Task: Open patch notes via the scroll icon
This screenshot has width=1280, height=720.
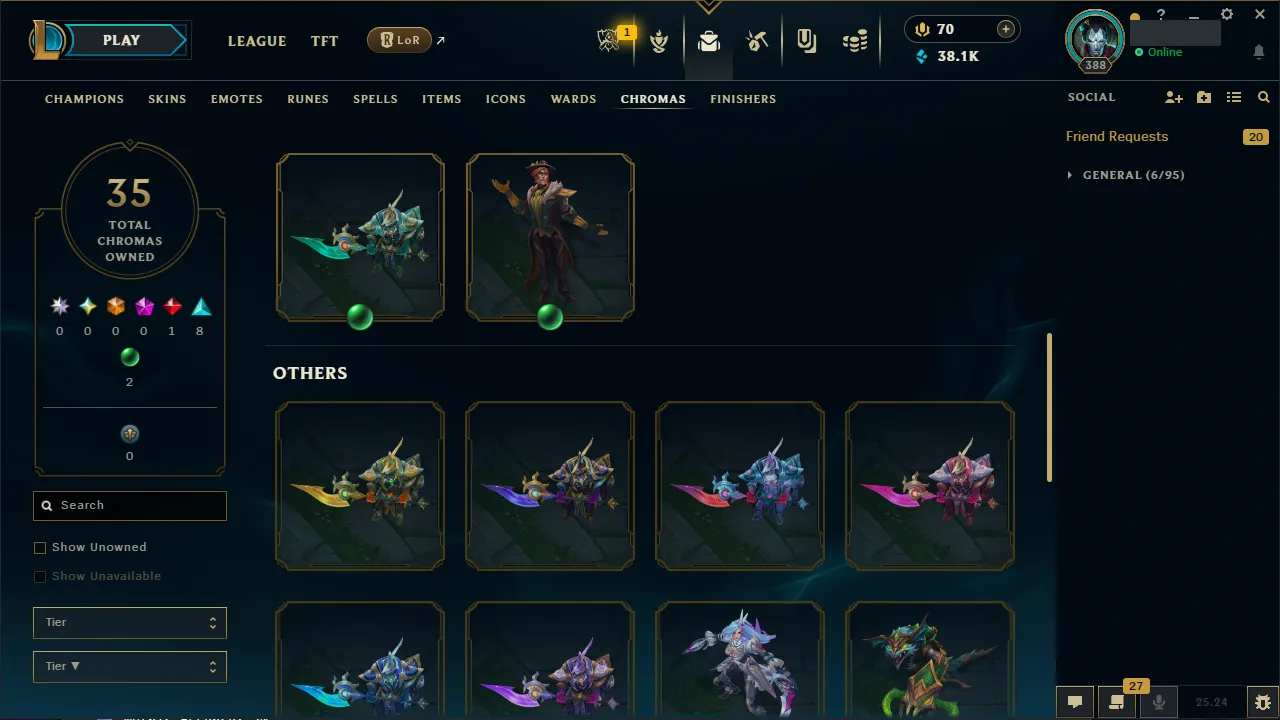Action: [x=1115, y=701]
